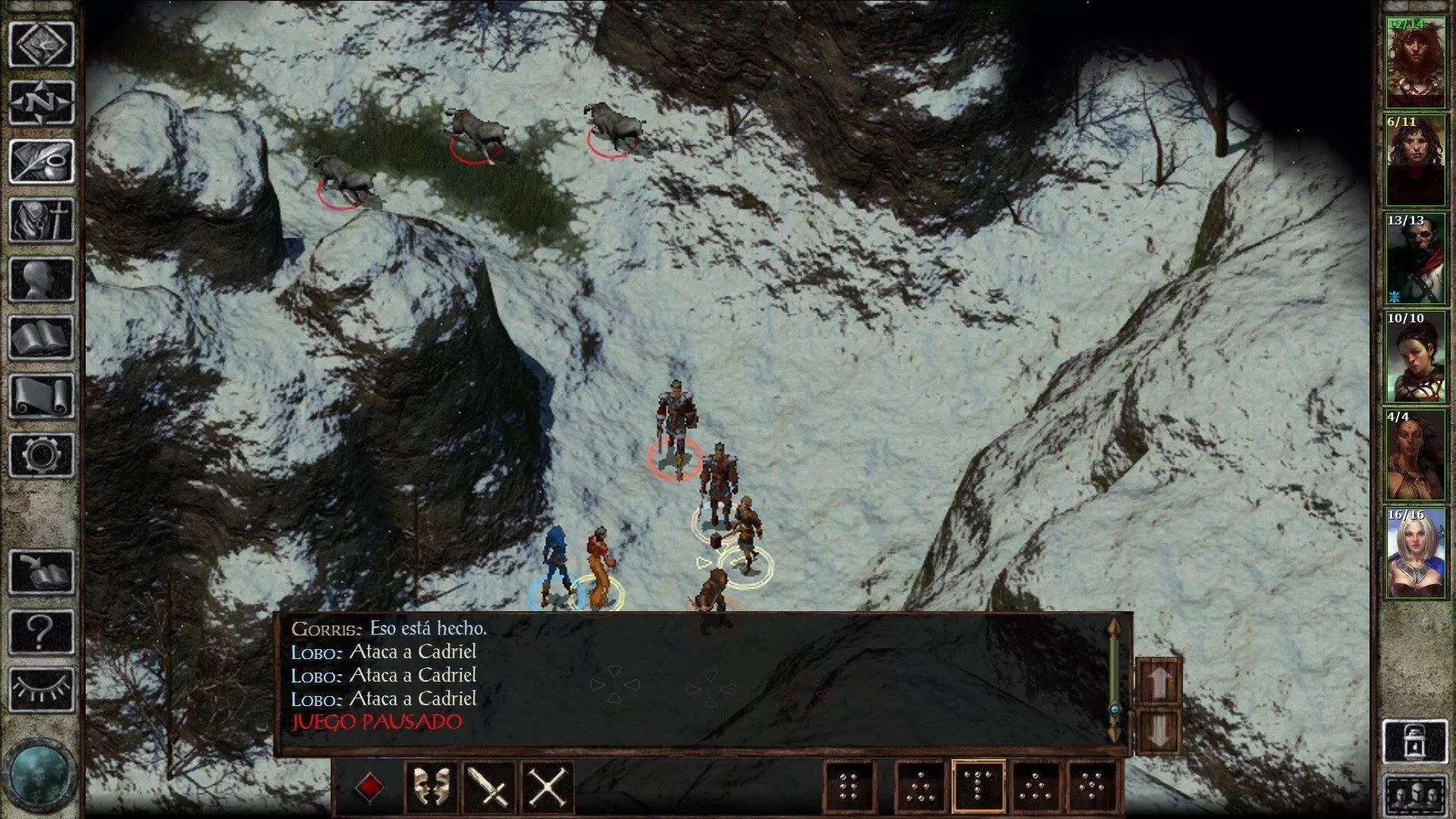This screenshot has height=819, width=1456.
Task: Open the gear options menu
Action: coord(42,455)
